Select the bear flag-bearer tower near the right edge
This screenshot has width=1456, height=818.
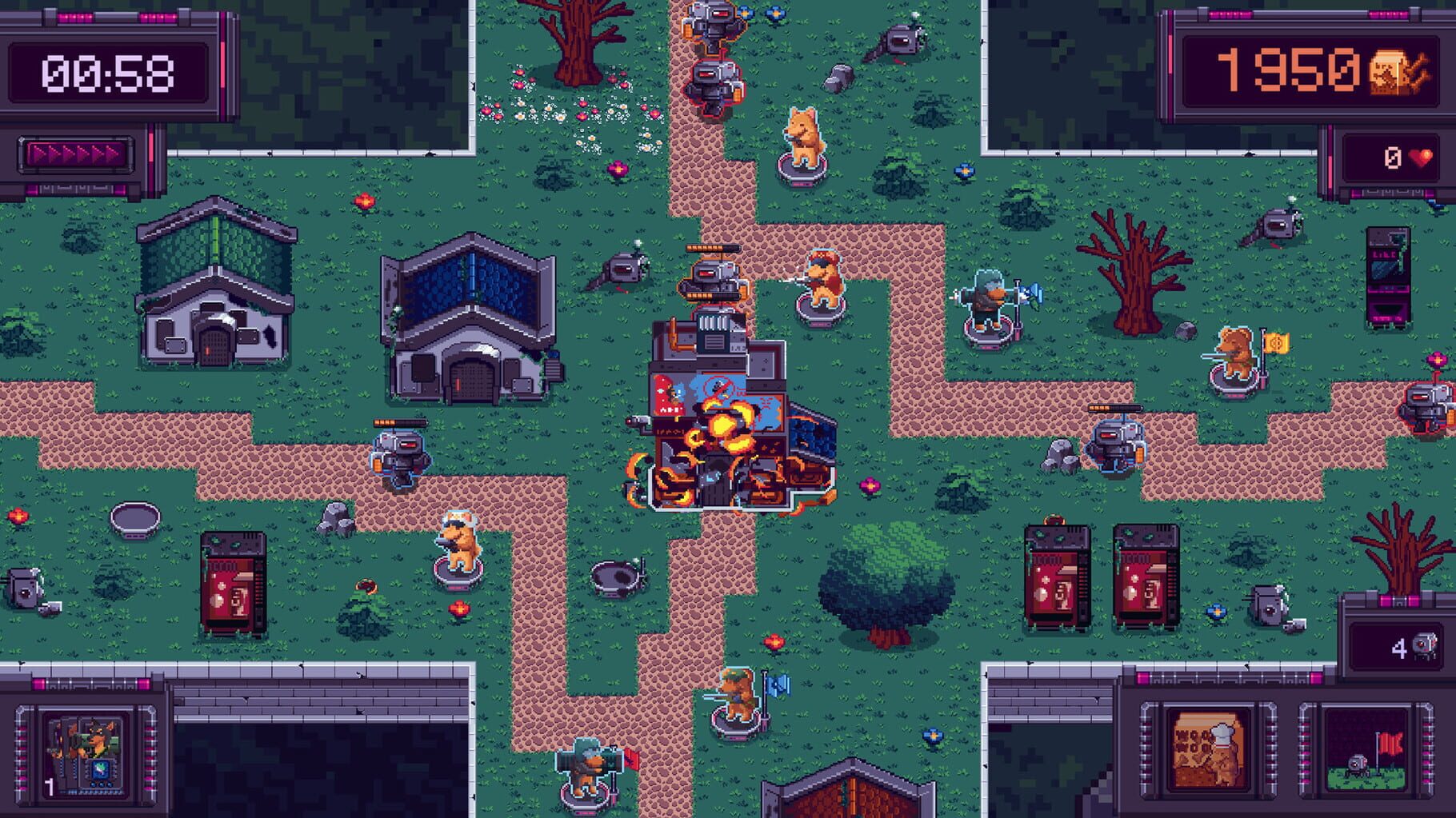pyautogui.click(x=1236, y=352)
